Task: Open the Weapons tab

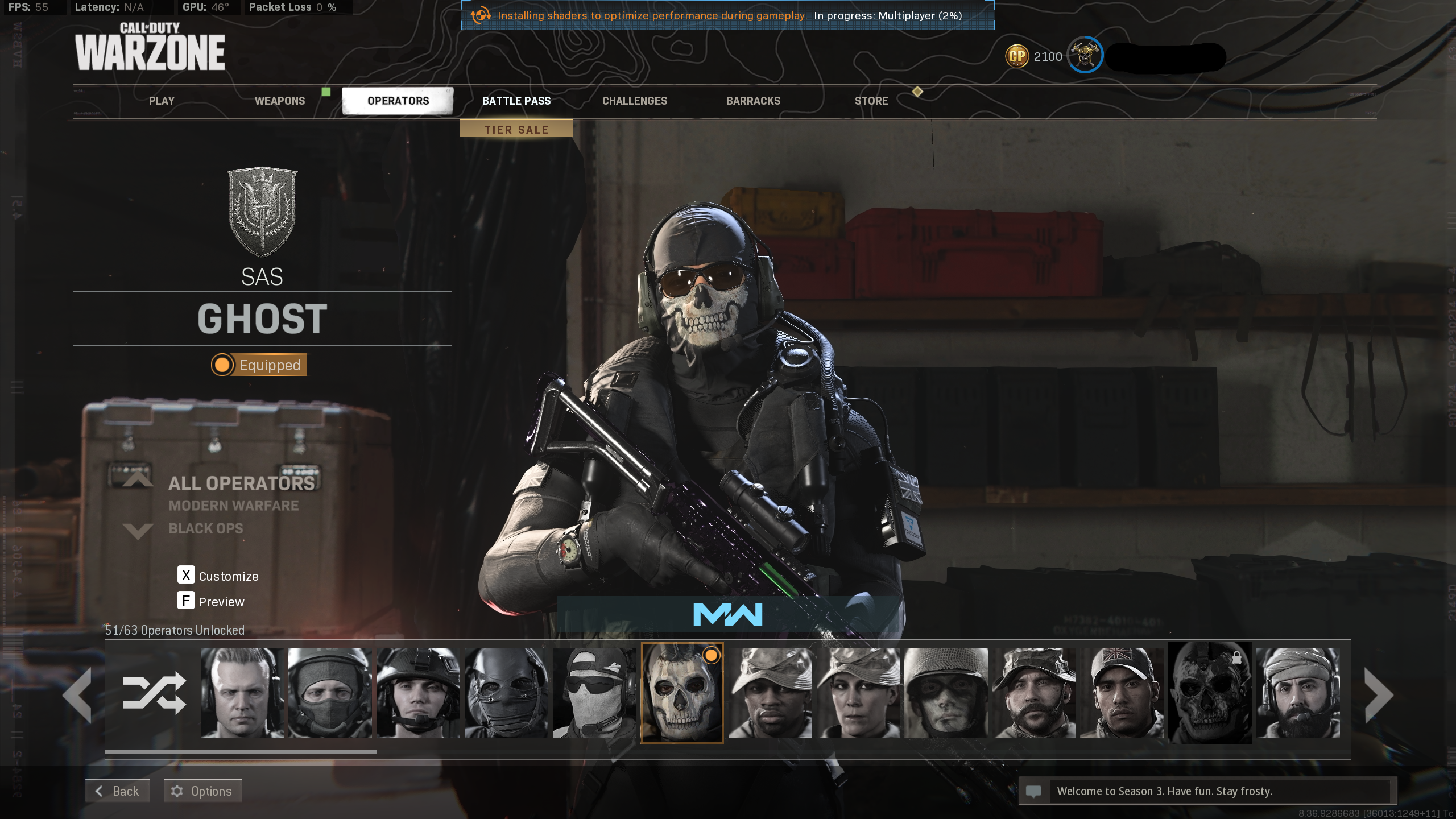Action: 279,101
